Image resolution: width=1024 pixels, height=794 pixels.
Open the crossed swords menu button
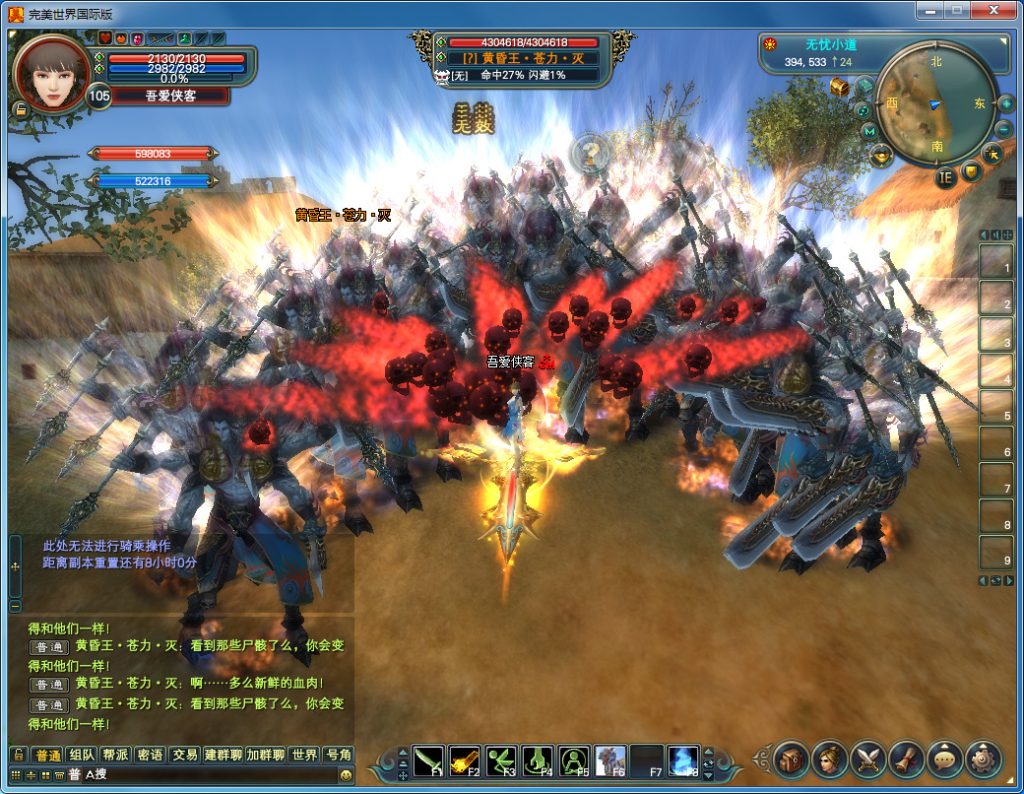coord(868,760)
